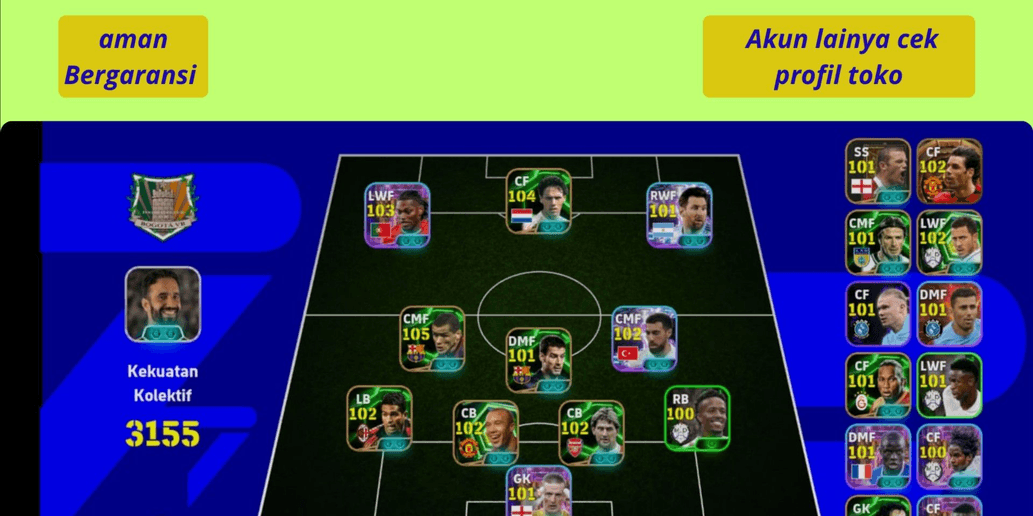
Task: Pick the LB 102 player card
Action: tap(379, 418)
